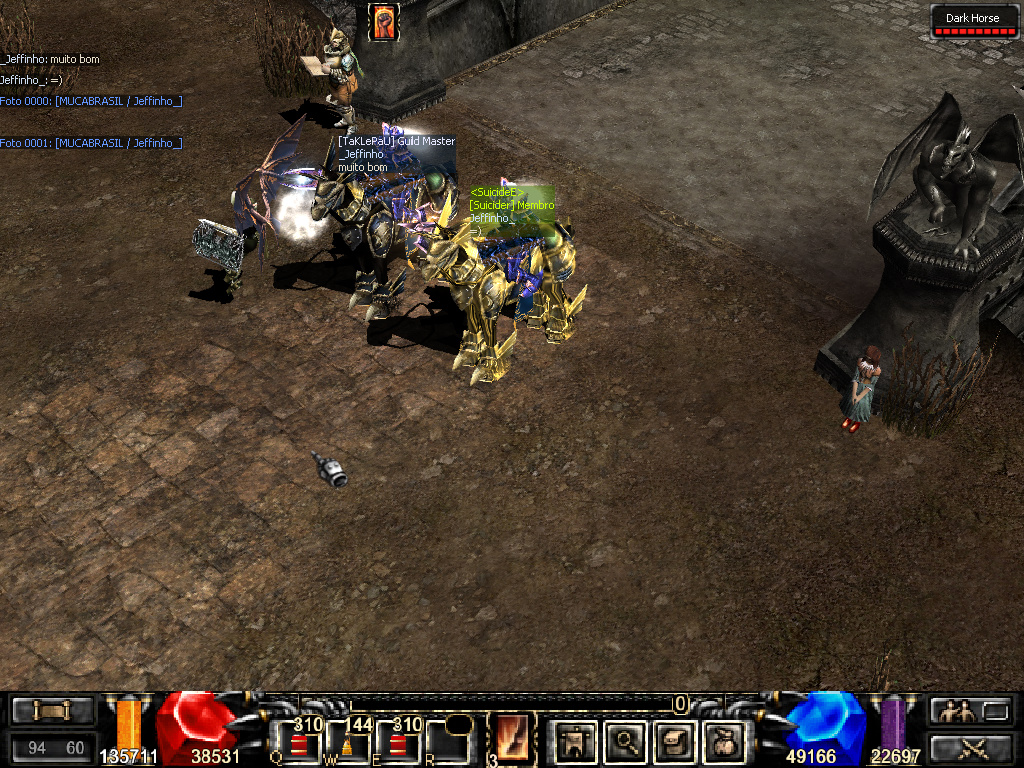Open the scroll icon button
Viewport: 1024px width, 768px height.
click(x=674, y=742)
